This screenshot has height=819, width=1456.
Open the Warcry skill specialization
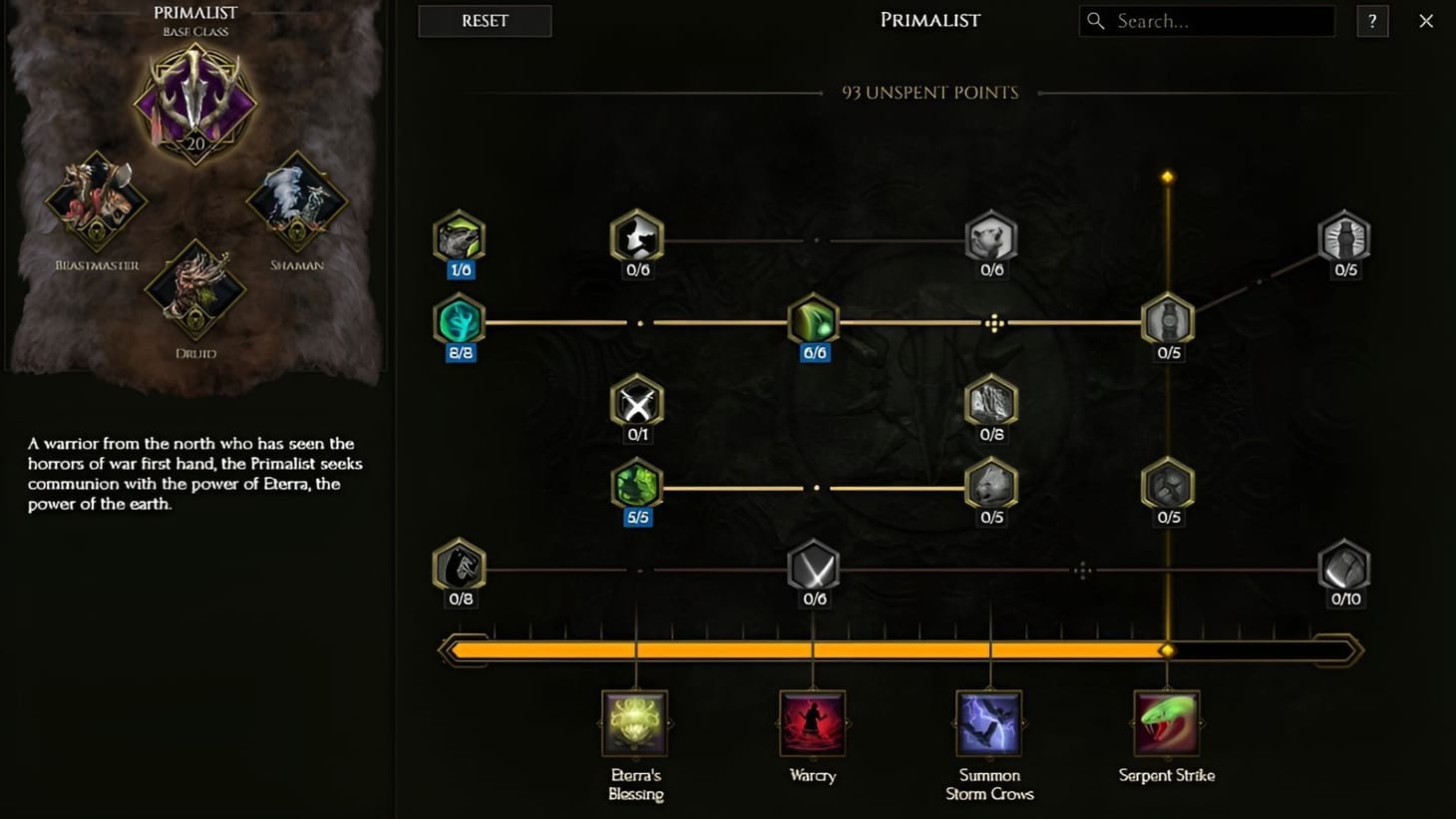812,725
